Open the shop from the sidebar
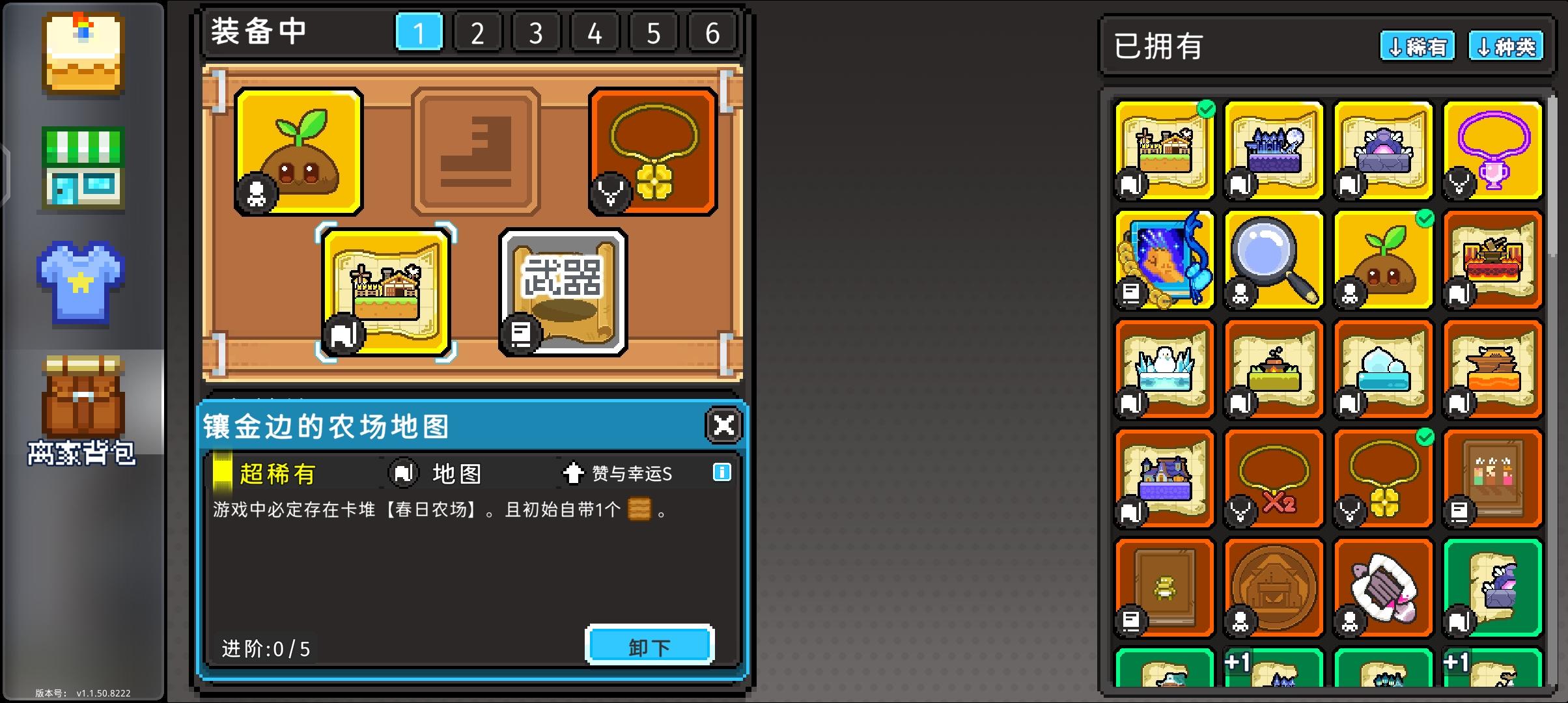The width and height of the screenshot is (1568, 703). [82, 166]
